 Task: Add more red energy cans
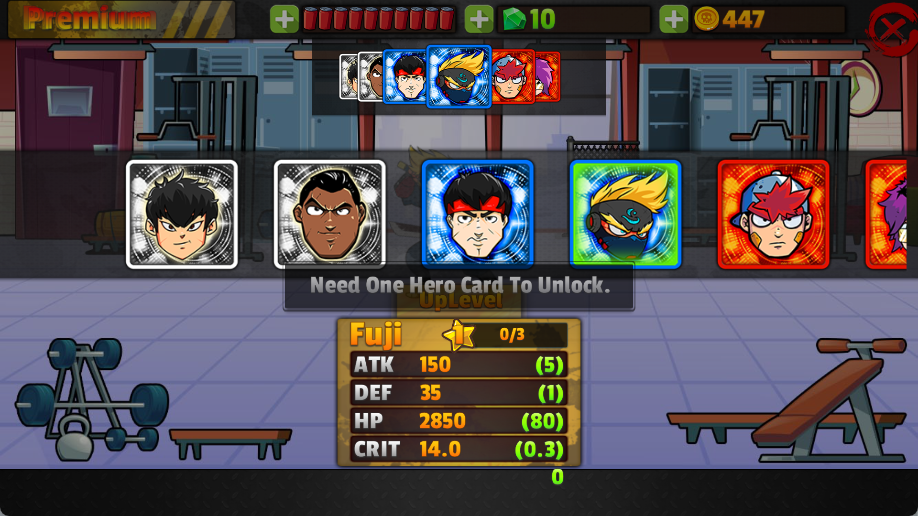click(285, 19)
